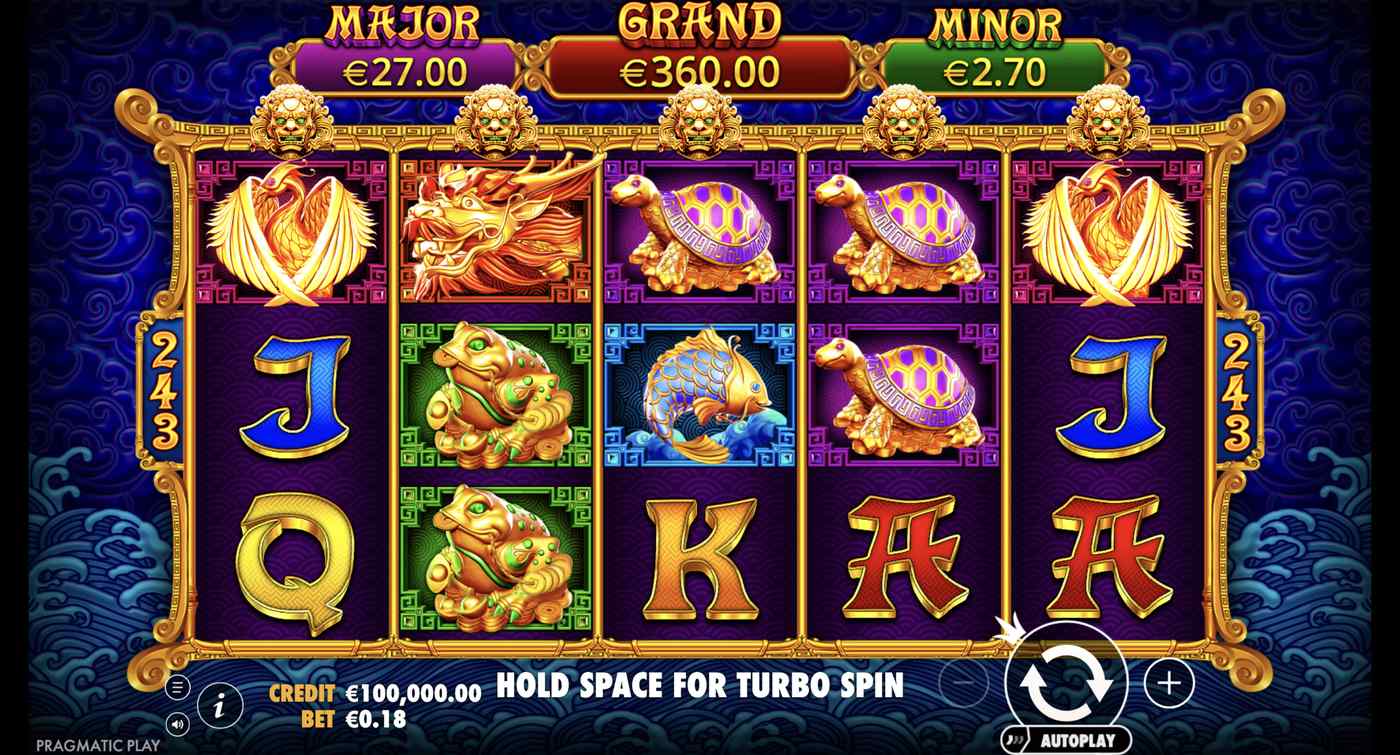Image resolution: width=1400 pixels, height=755 pixels.
Task: Open the hamburger settings menu
Action: click(x=179, y=686)
